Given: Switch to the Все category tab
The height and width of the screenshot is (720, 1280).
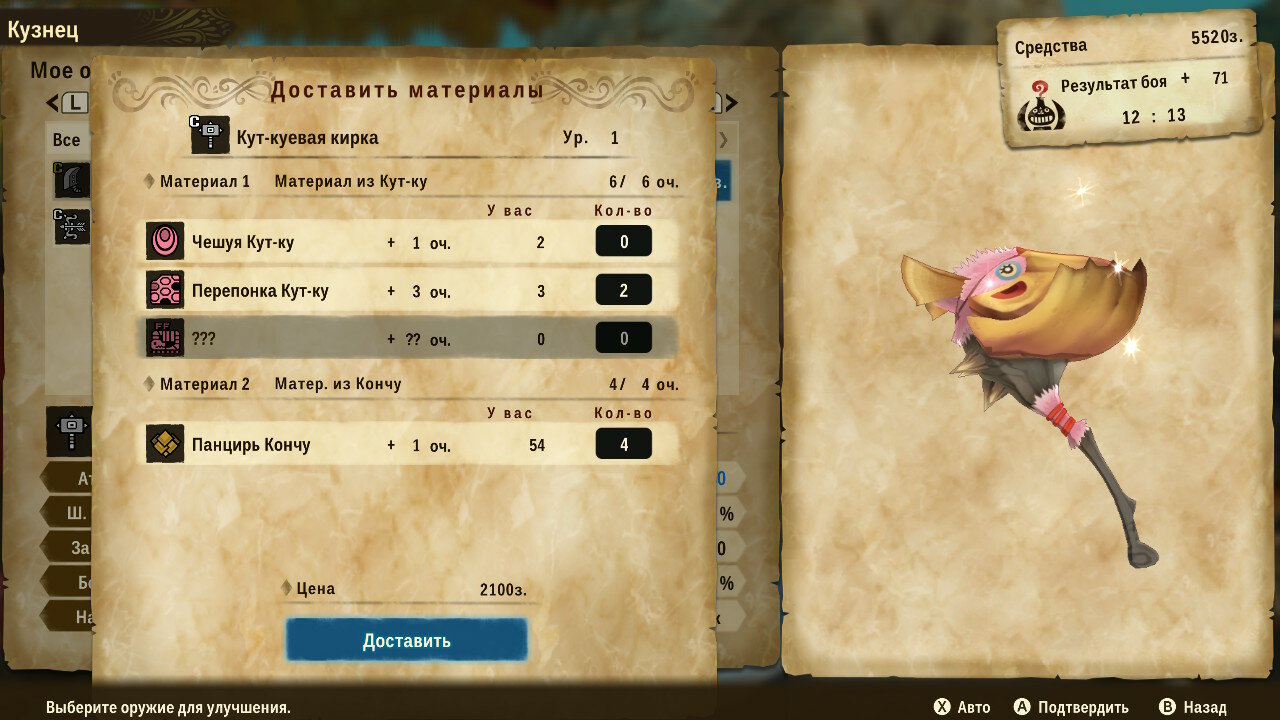Looking at the screenshot, I should pos(67,139).
